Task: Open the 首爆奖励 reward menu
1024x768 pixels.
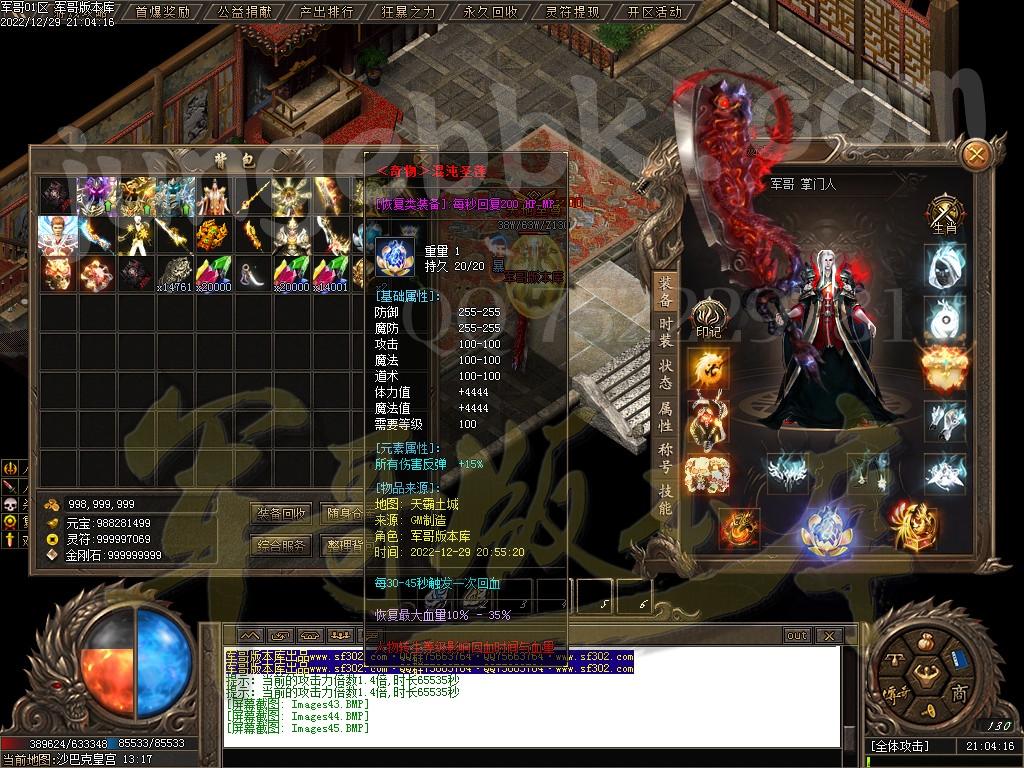Action: (x=162, y=13)
